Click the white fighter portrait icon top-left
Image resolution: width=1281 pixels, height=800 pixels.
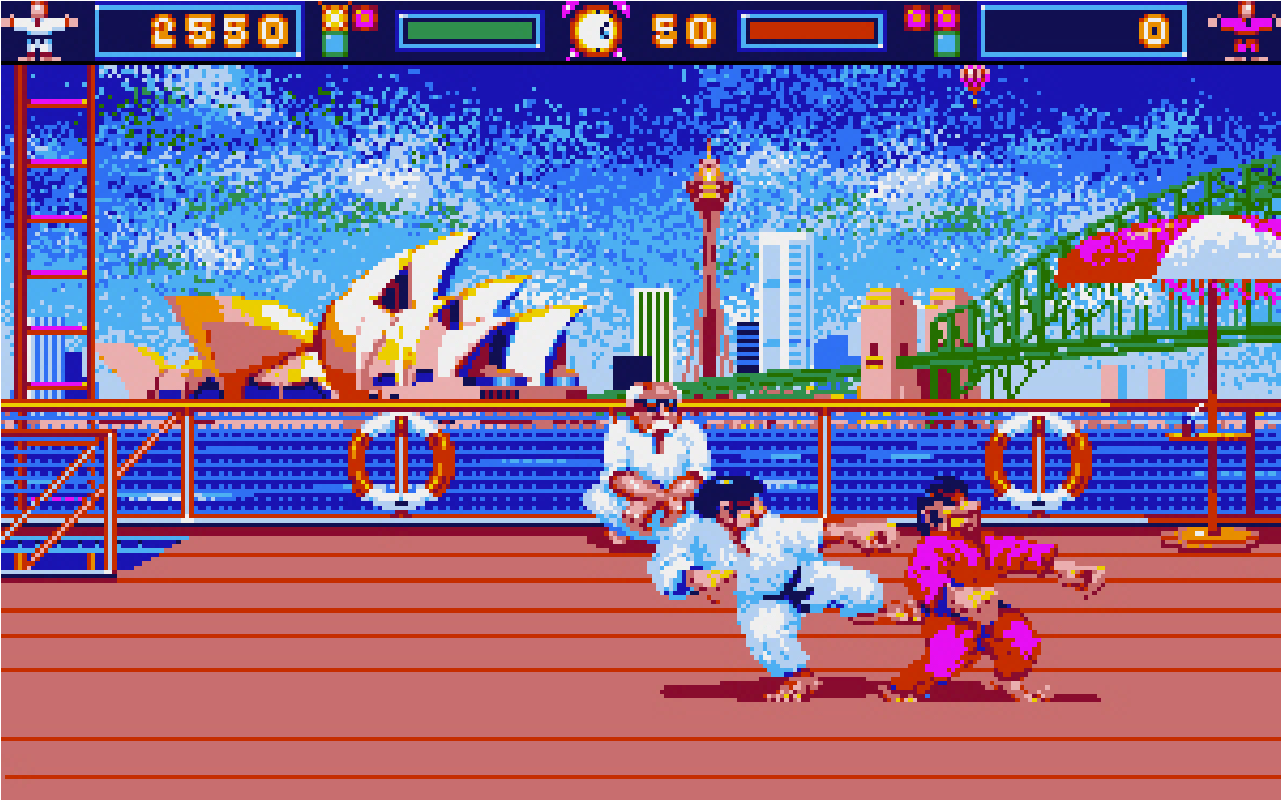(x=38, y=30)
